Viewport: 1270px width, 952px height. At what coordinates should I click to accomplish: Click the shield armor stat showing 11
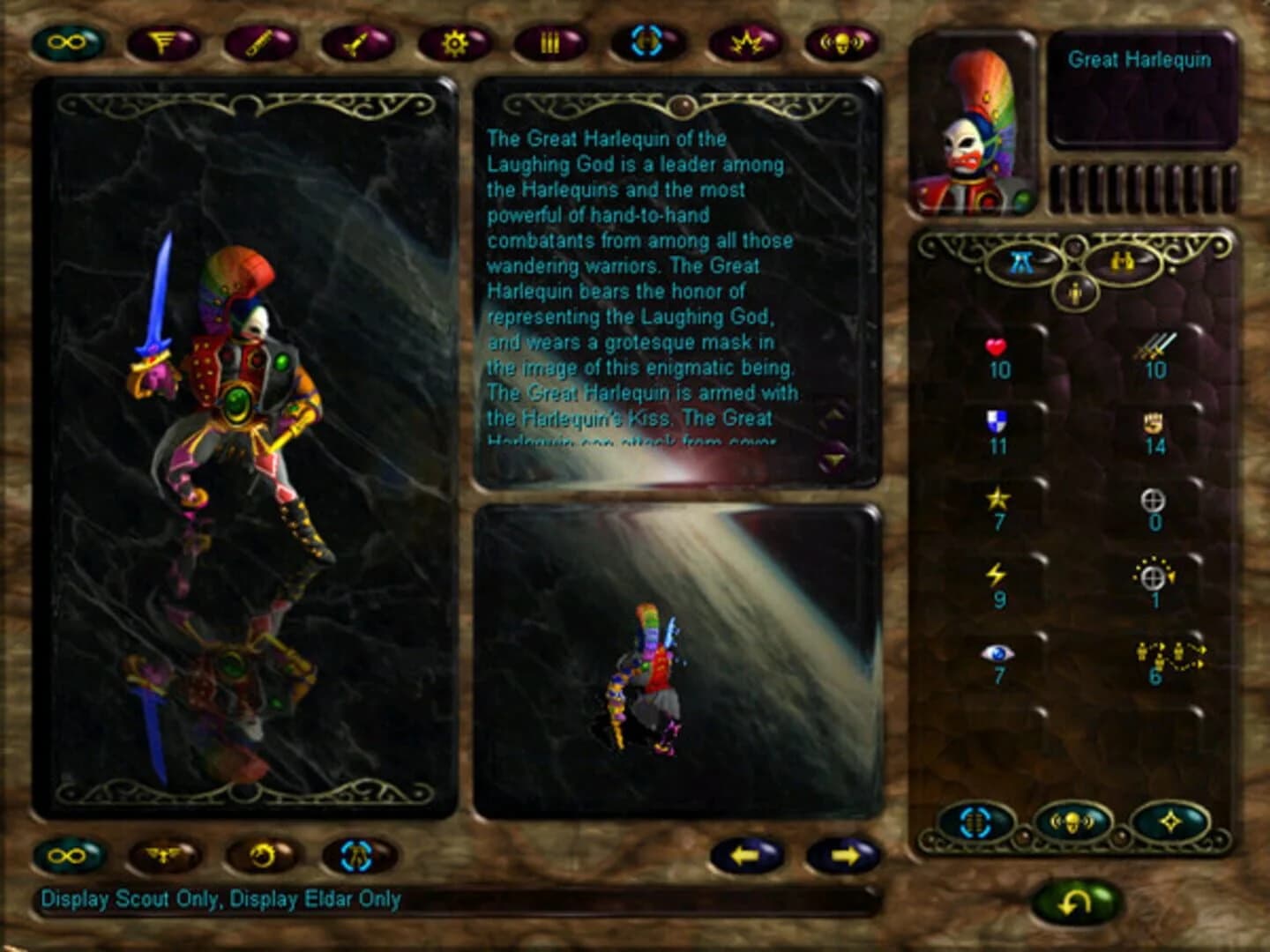pyautogui.click(x=996, y=432)
